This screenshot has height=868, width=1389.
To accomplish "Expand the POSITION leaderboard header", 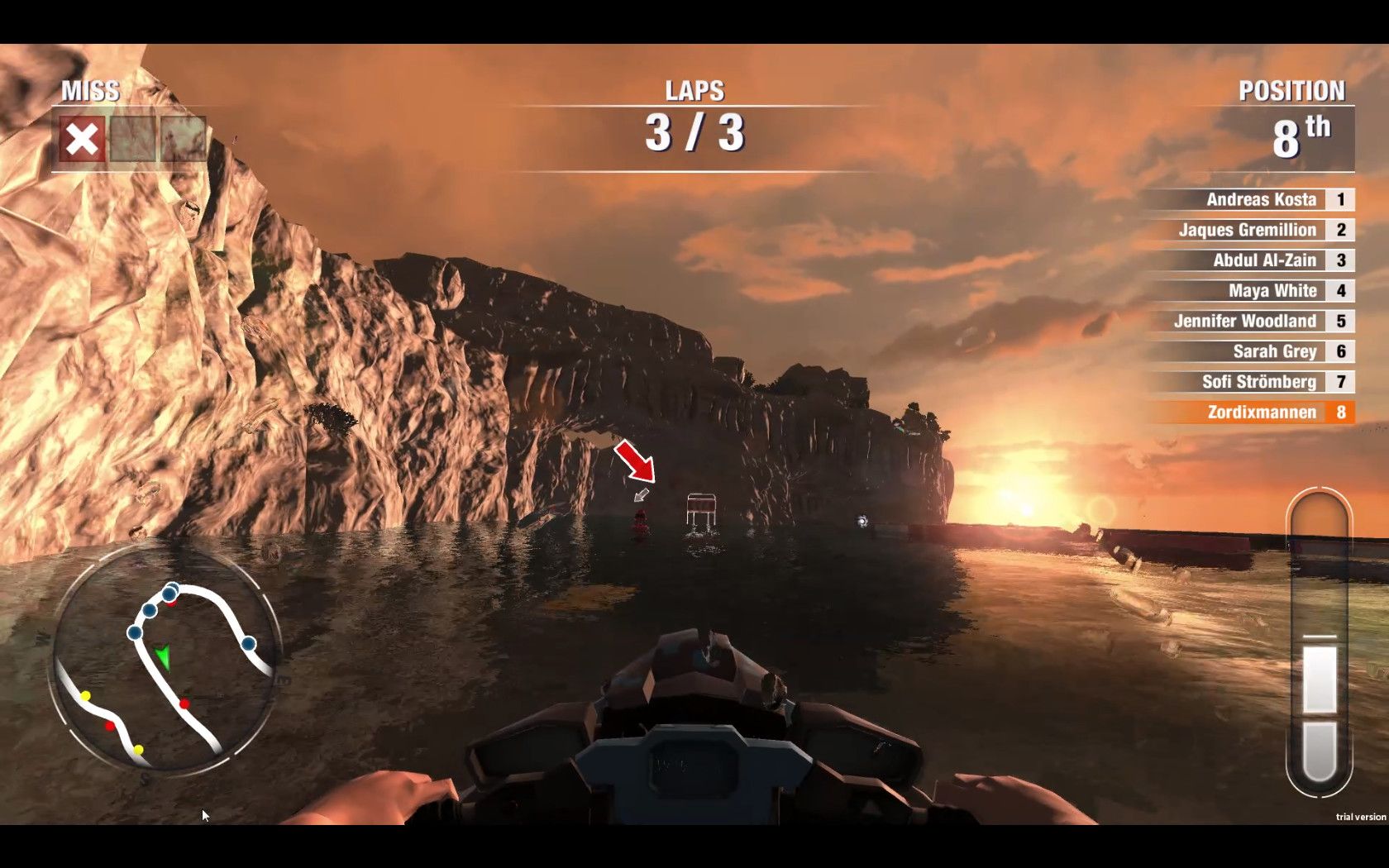I will [1293, 91].
